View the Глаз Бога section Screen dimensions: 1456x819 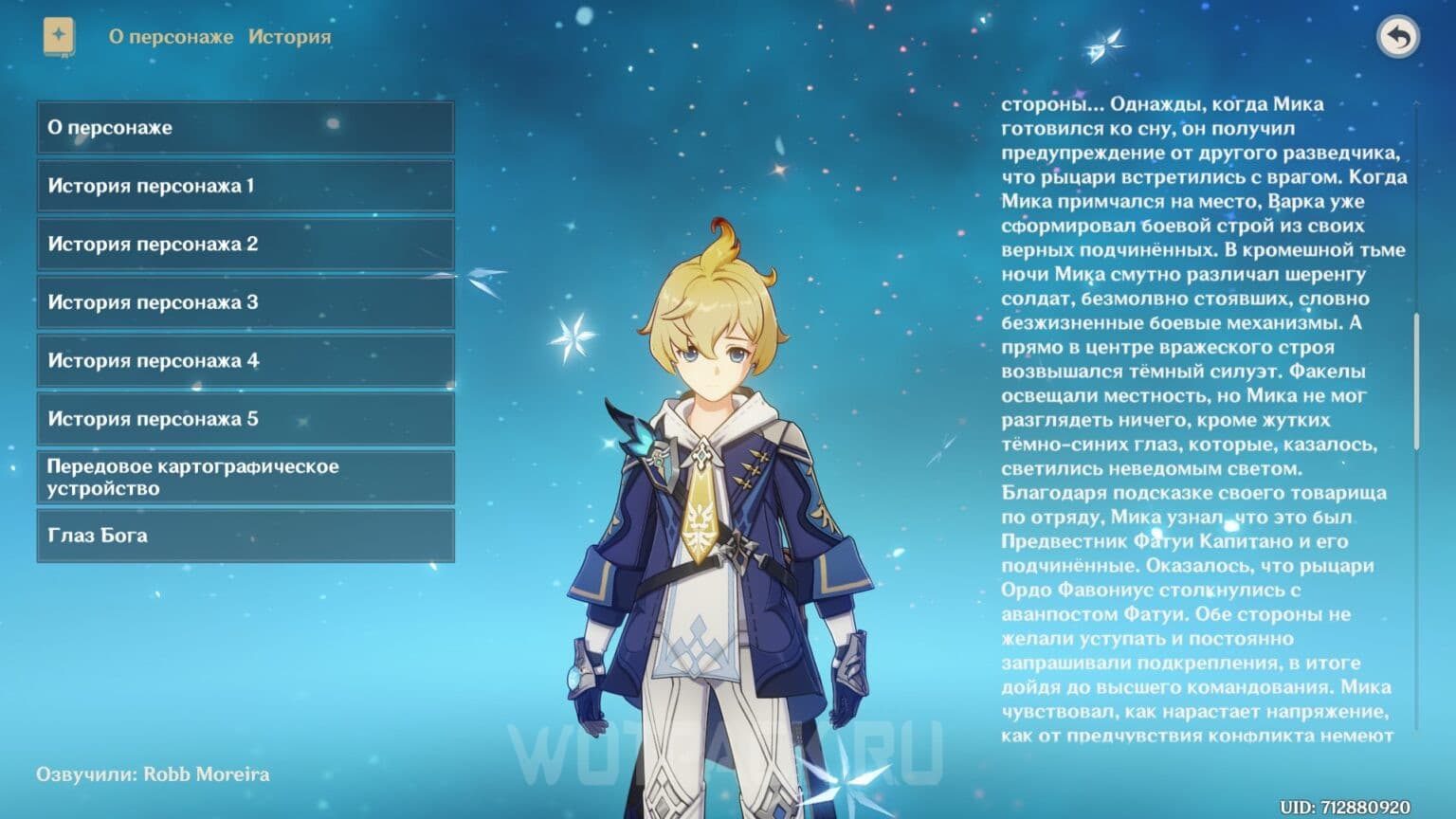click(x=245, y=536)
